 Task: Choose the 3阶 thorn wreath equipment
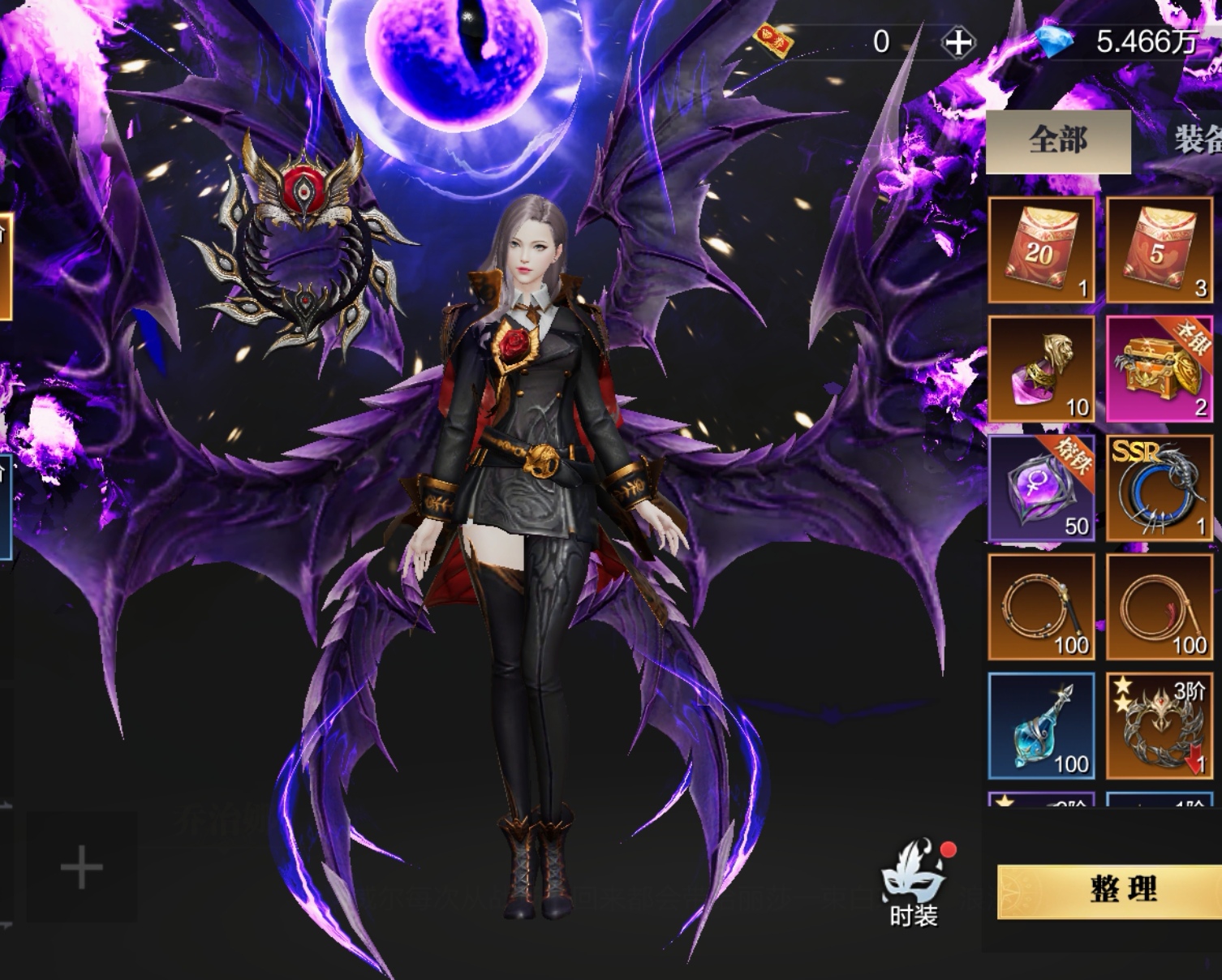(1159, 726)
